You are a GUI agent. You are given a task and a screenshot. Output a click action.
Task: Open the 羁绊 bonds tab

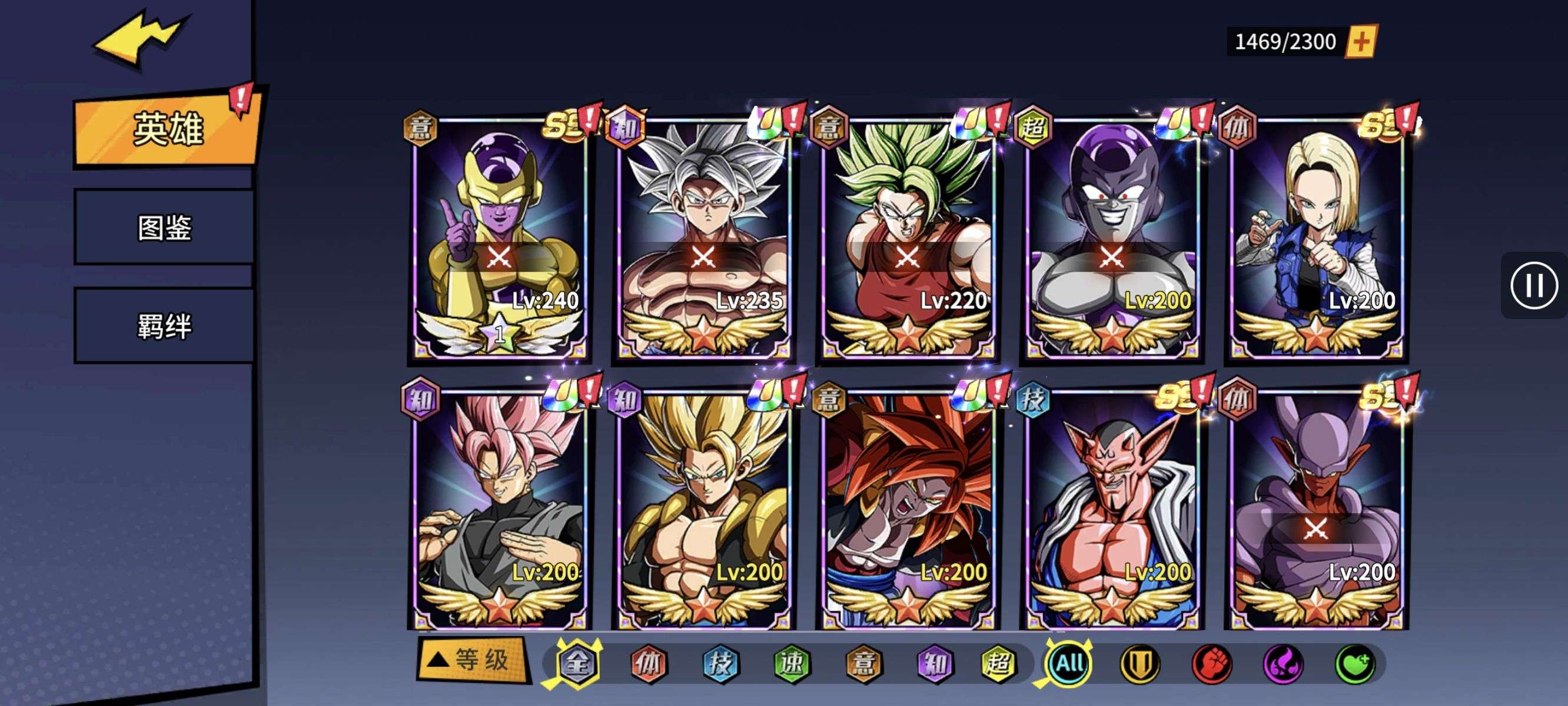(164, 326)
